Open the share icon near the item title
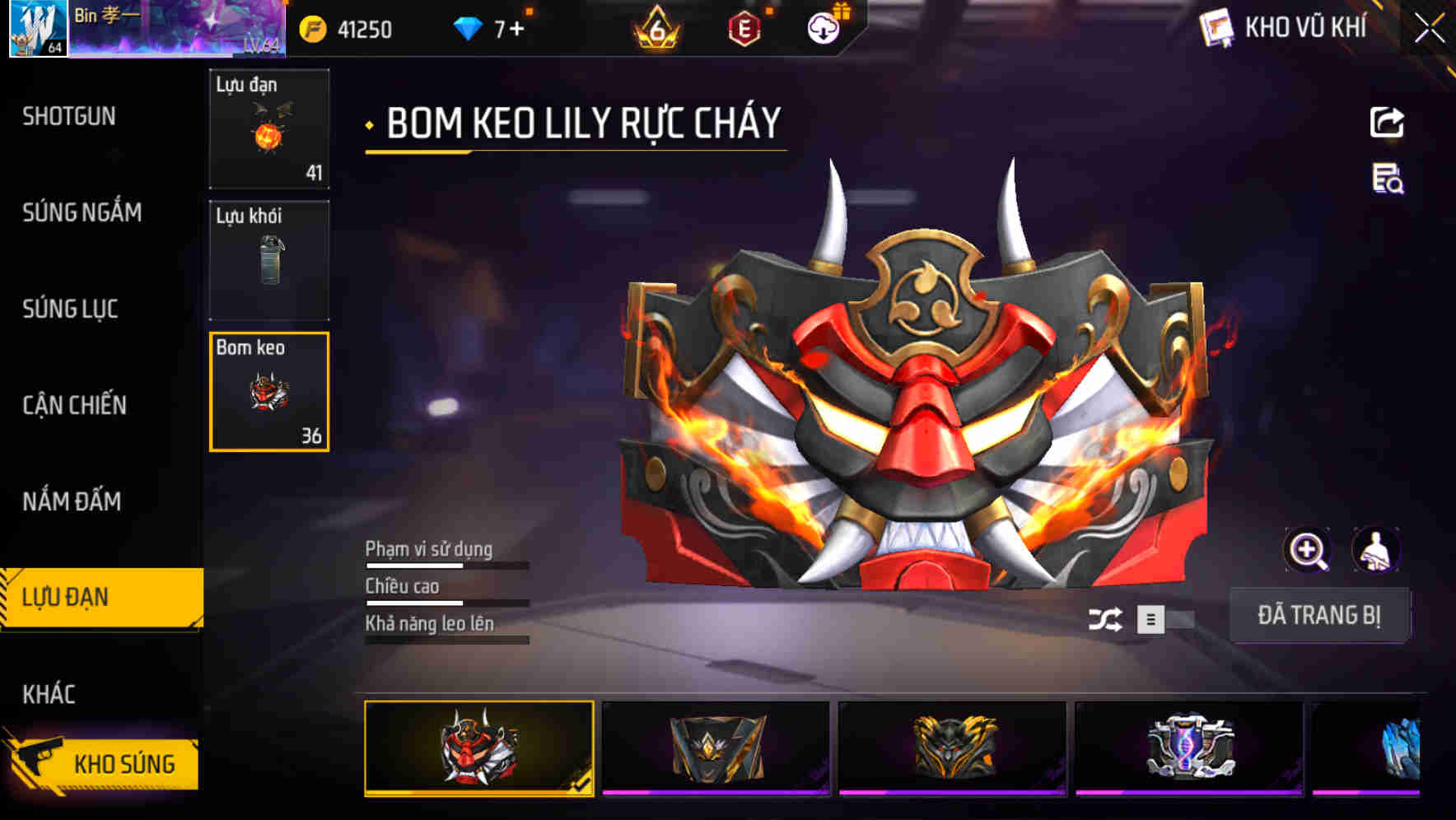The image size is (1456, 820). pos(1388,122)
